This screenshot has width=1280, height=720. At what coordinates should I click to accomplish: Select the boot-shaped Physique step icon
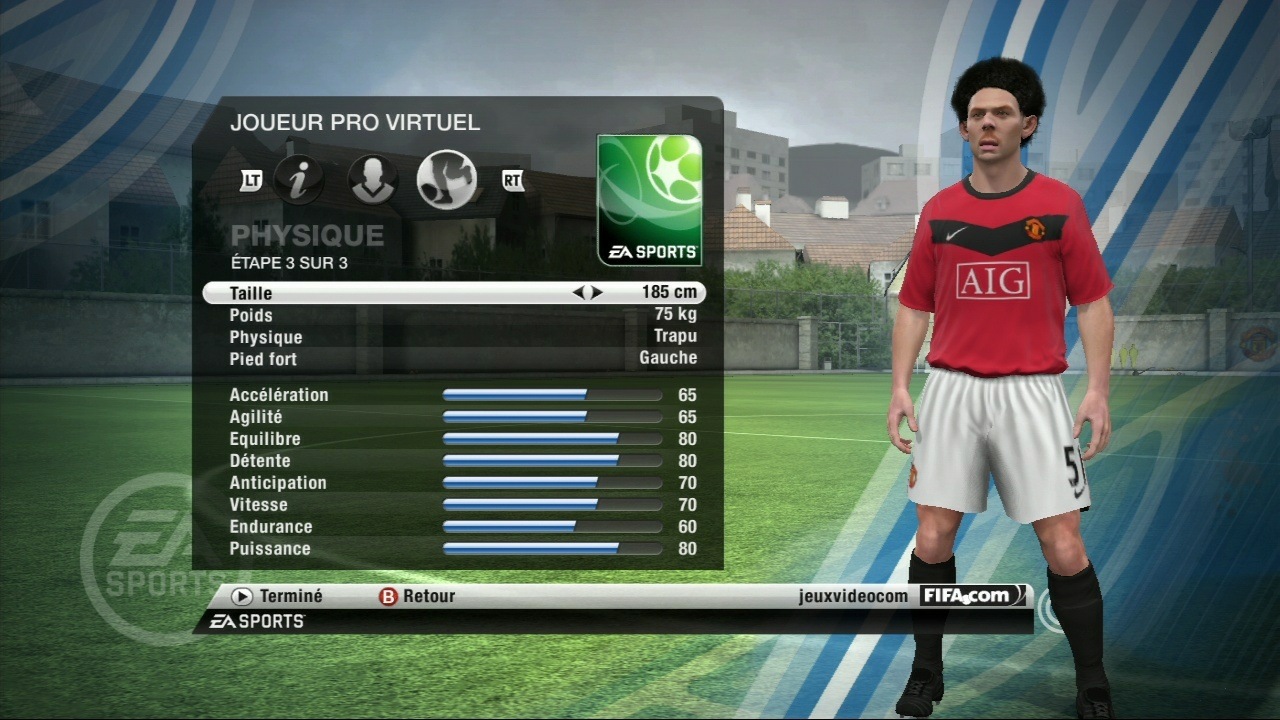tap(444, 179)
